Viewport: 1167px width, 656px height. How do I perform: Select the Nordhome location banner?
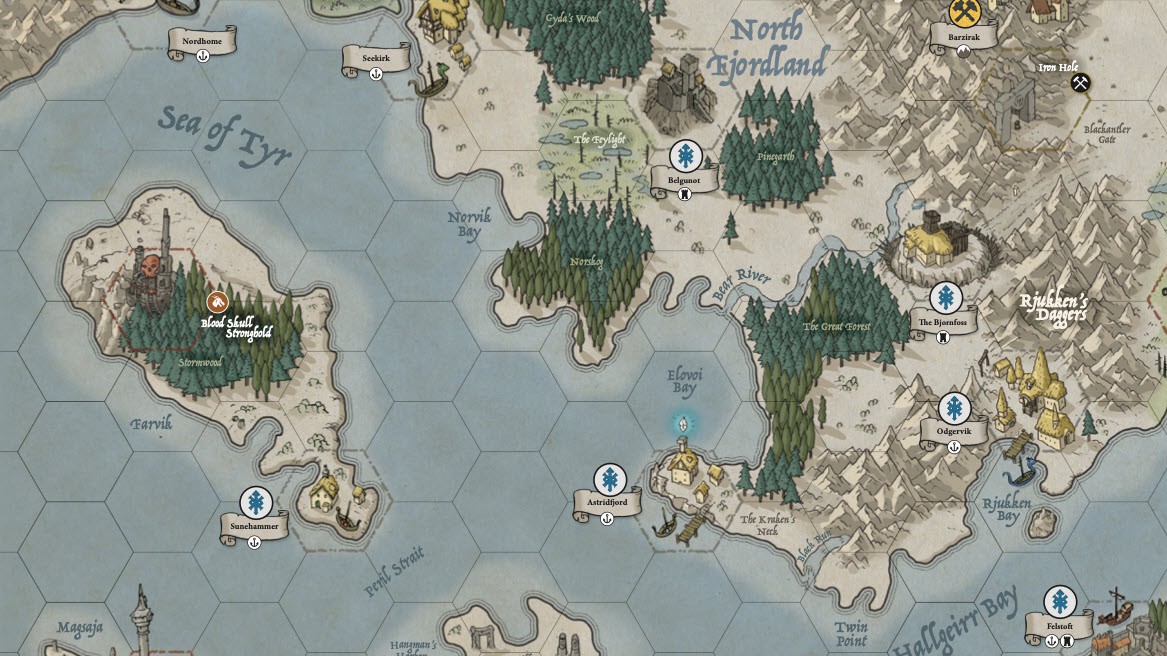click(x=202, y=41)
